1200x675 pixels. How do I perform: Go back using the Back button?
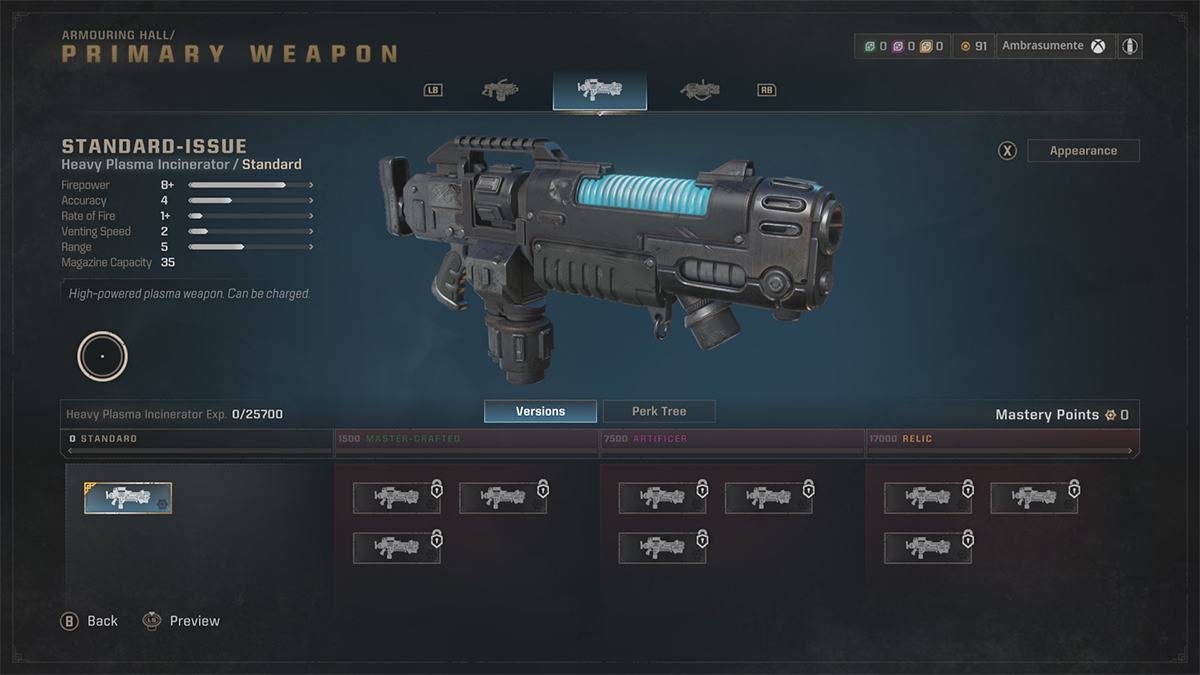(91, 621)
